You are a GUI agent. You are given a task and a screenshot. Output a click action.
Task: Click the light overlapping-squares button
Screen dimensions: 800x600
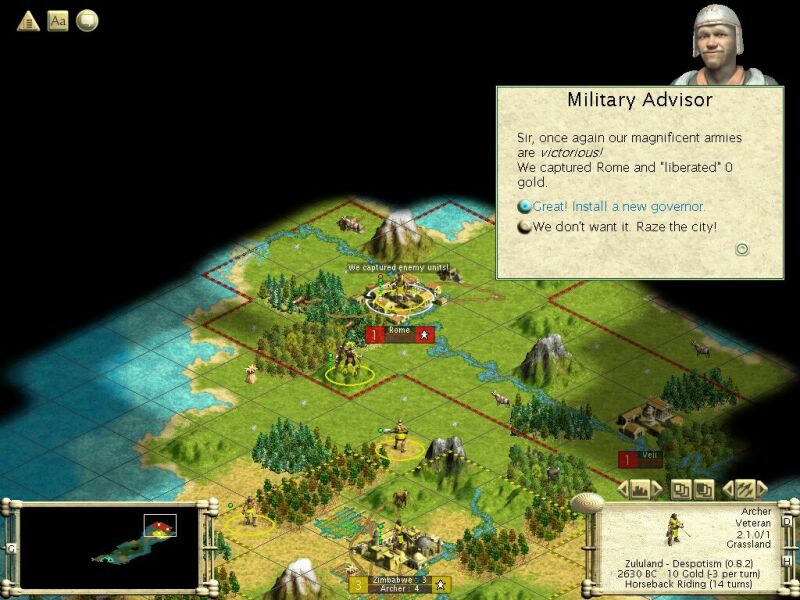coord(680,489)
